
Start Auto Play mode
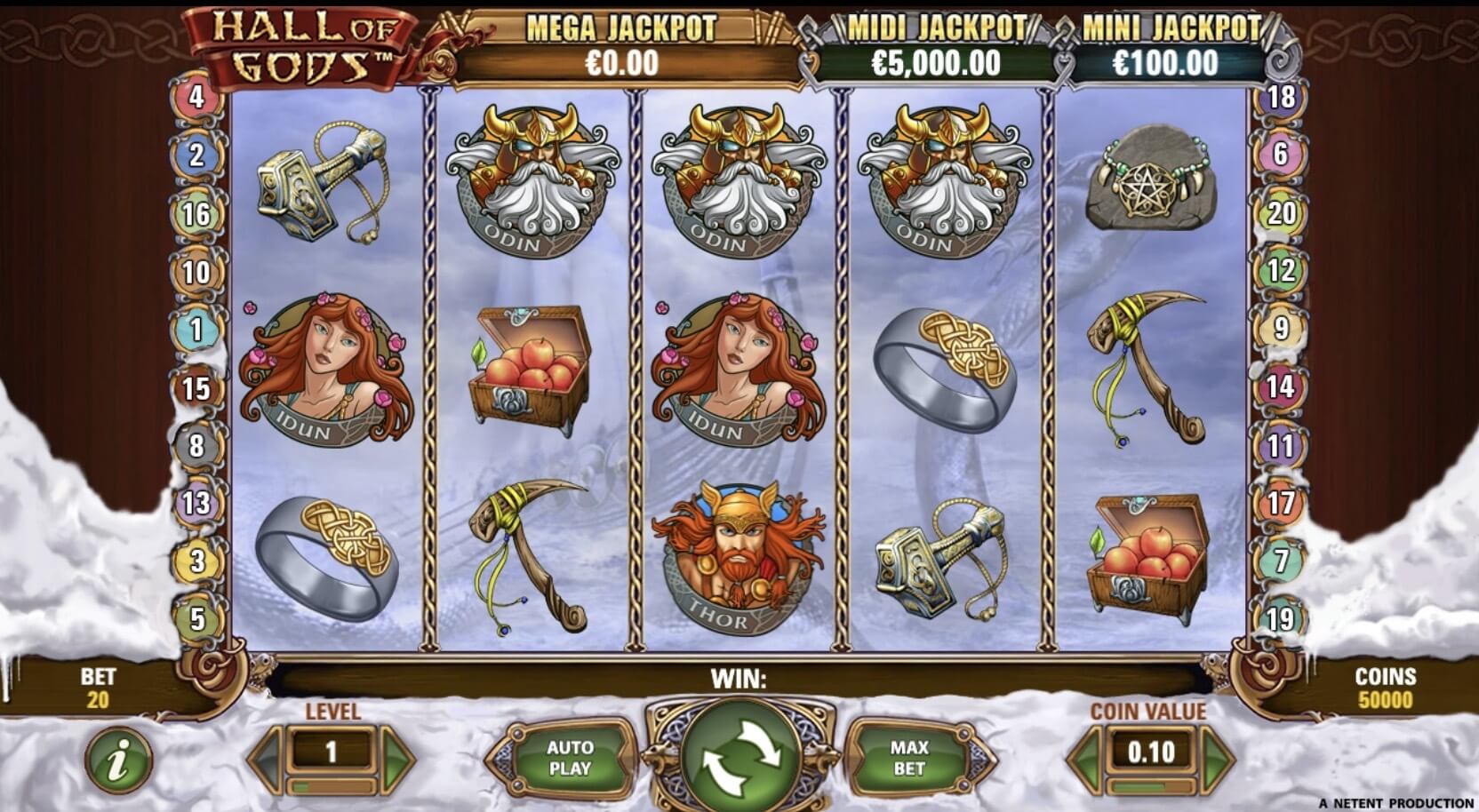(x=569, y=758)
